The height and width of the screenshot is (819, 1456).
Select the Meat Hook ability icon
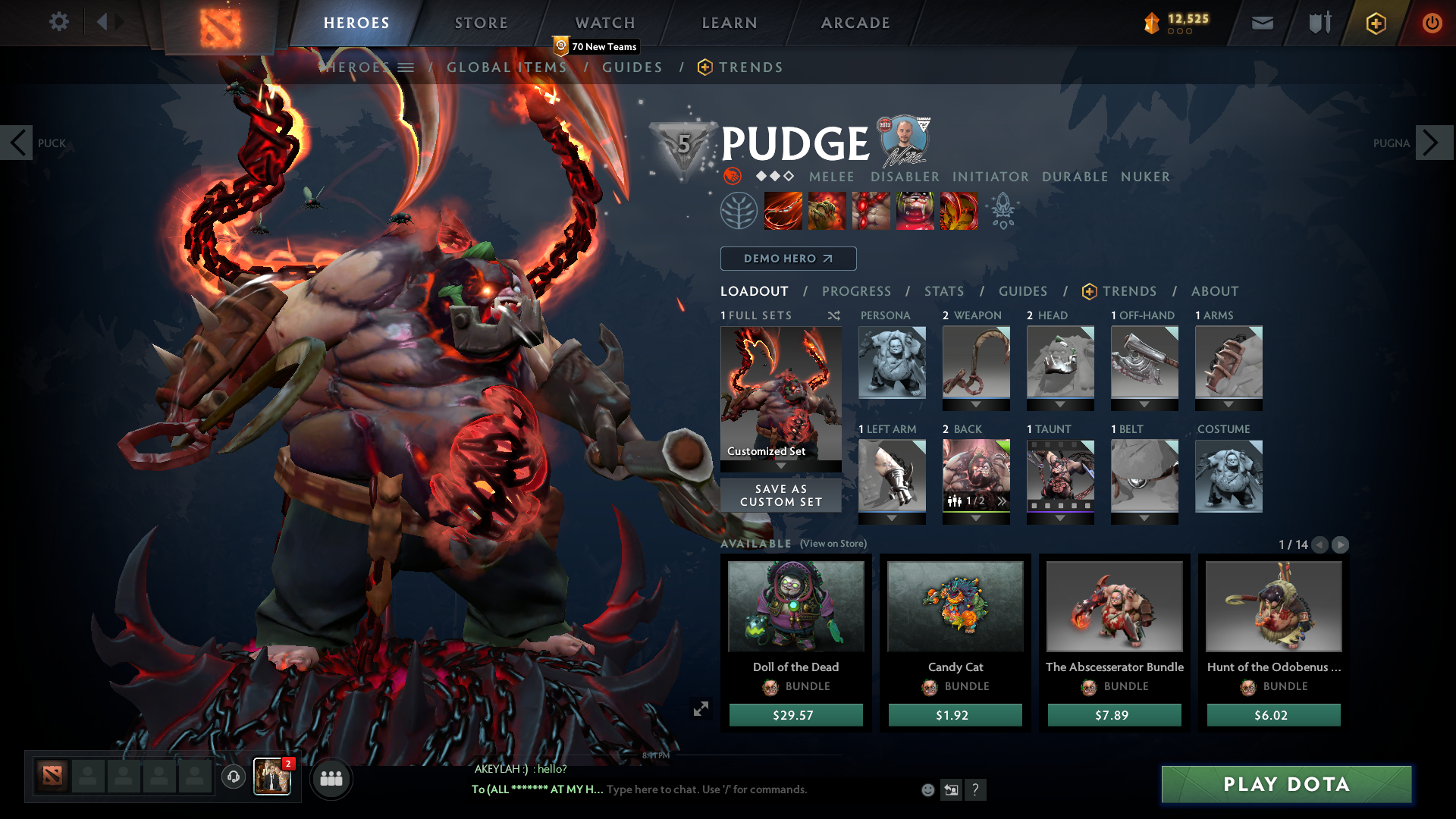[x=783, y=211]
